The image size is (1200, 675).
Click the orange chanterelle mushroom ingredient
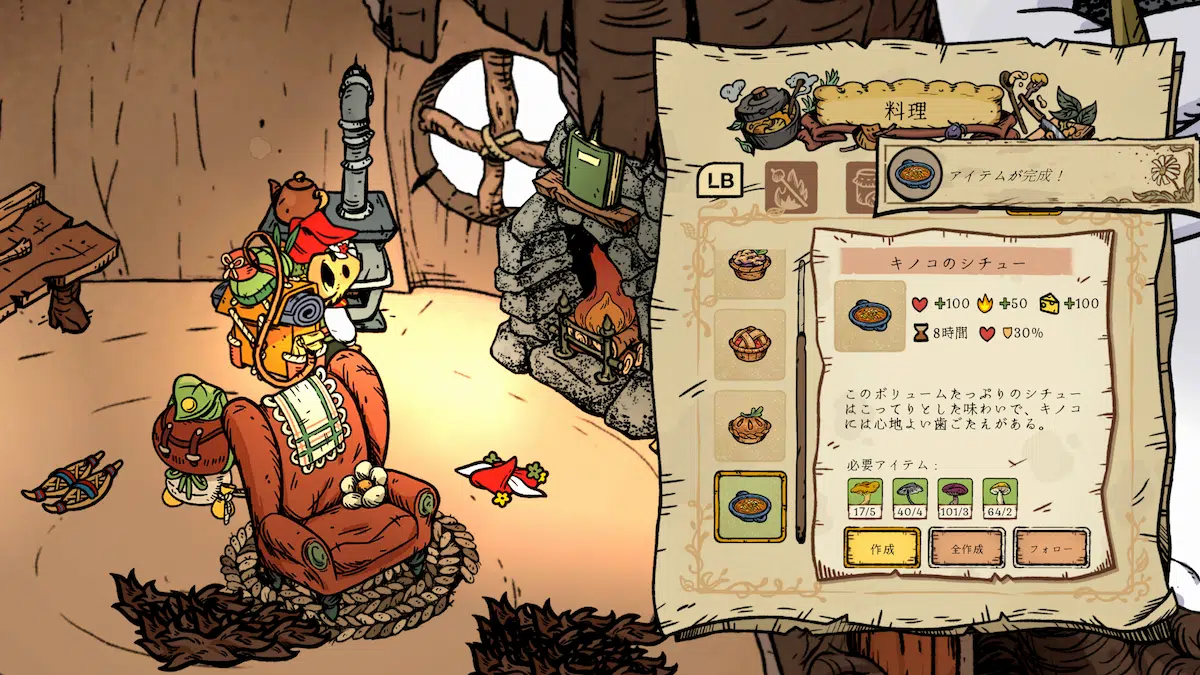click(x=864, y=496)
